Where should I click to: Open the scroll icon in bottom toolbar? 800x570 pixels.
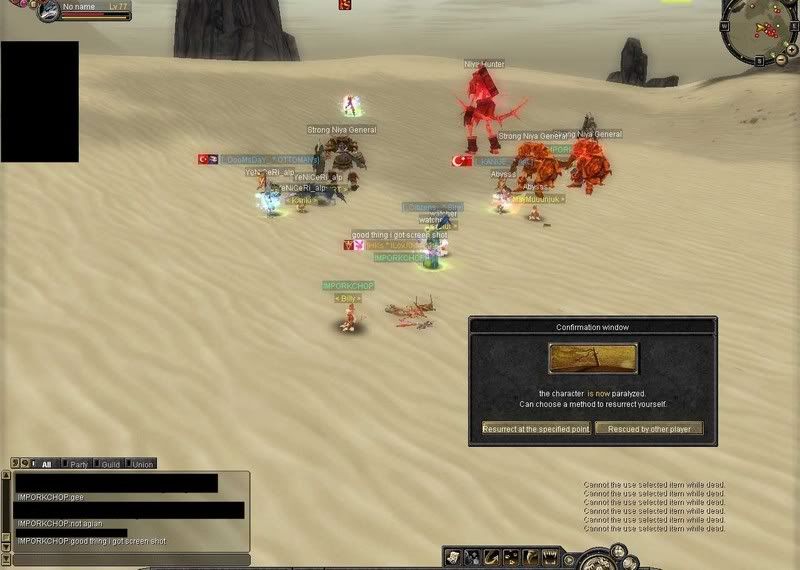click(x=453, y=557)
